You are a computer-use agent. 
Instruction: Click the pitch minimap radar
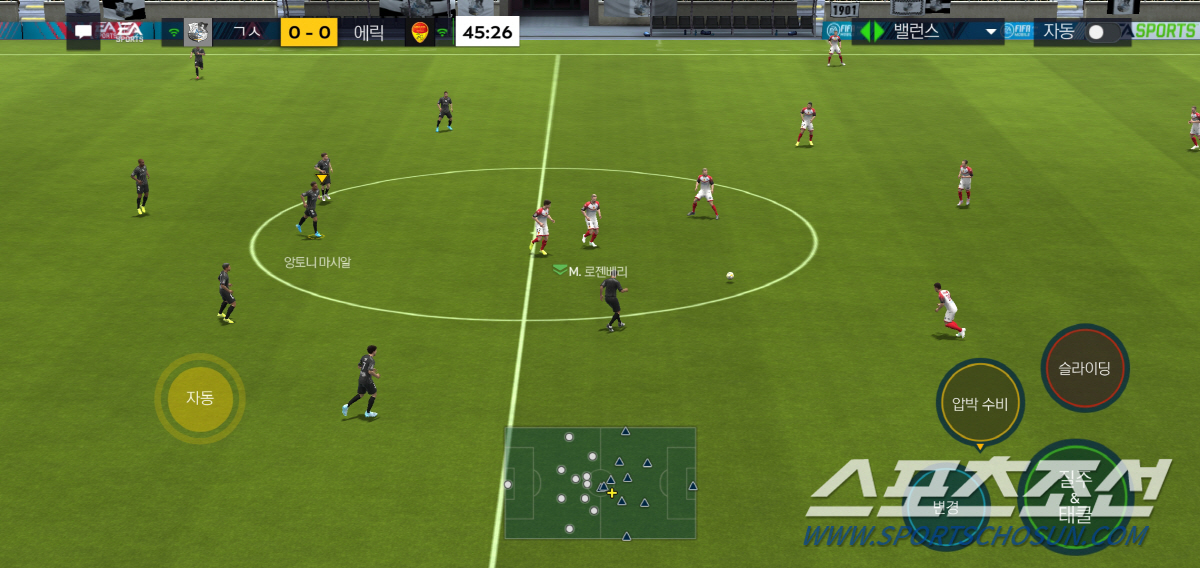click(600, 483)
